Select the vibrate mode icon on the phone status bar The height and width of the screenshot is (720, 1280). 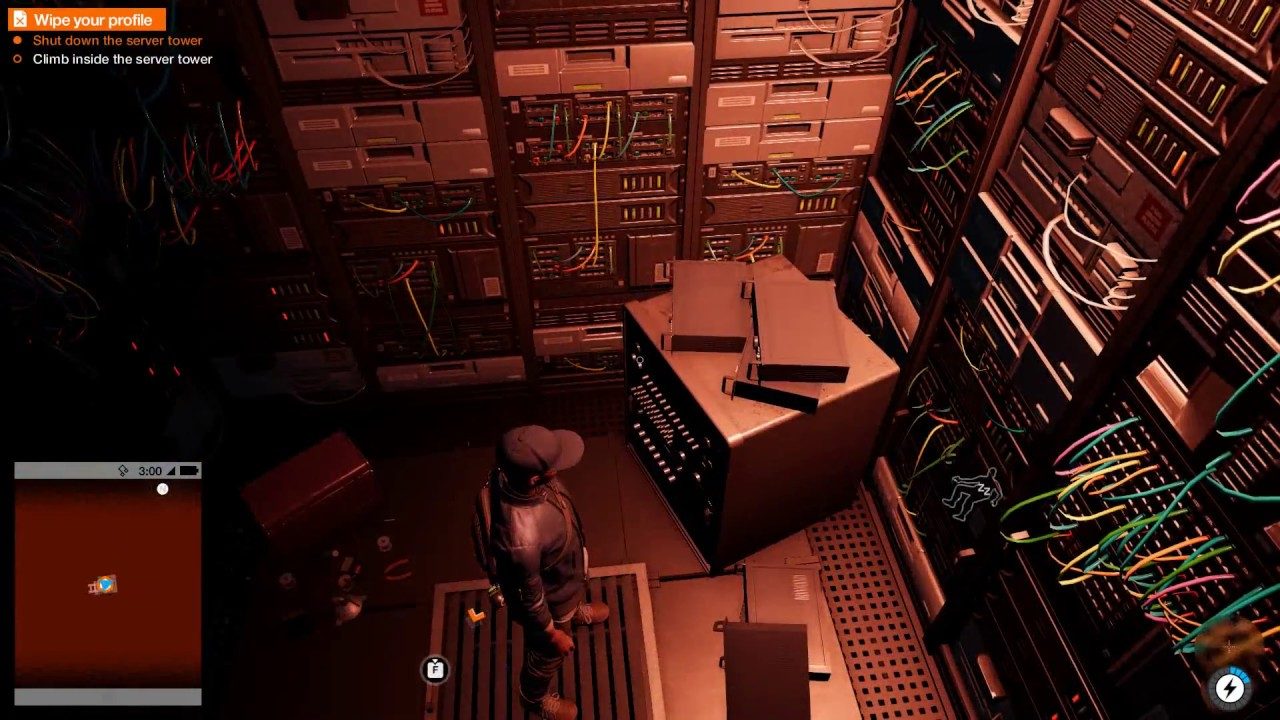pyautogui.click(x=122, y=470)
